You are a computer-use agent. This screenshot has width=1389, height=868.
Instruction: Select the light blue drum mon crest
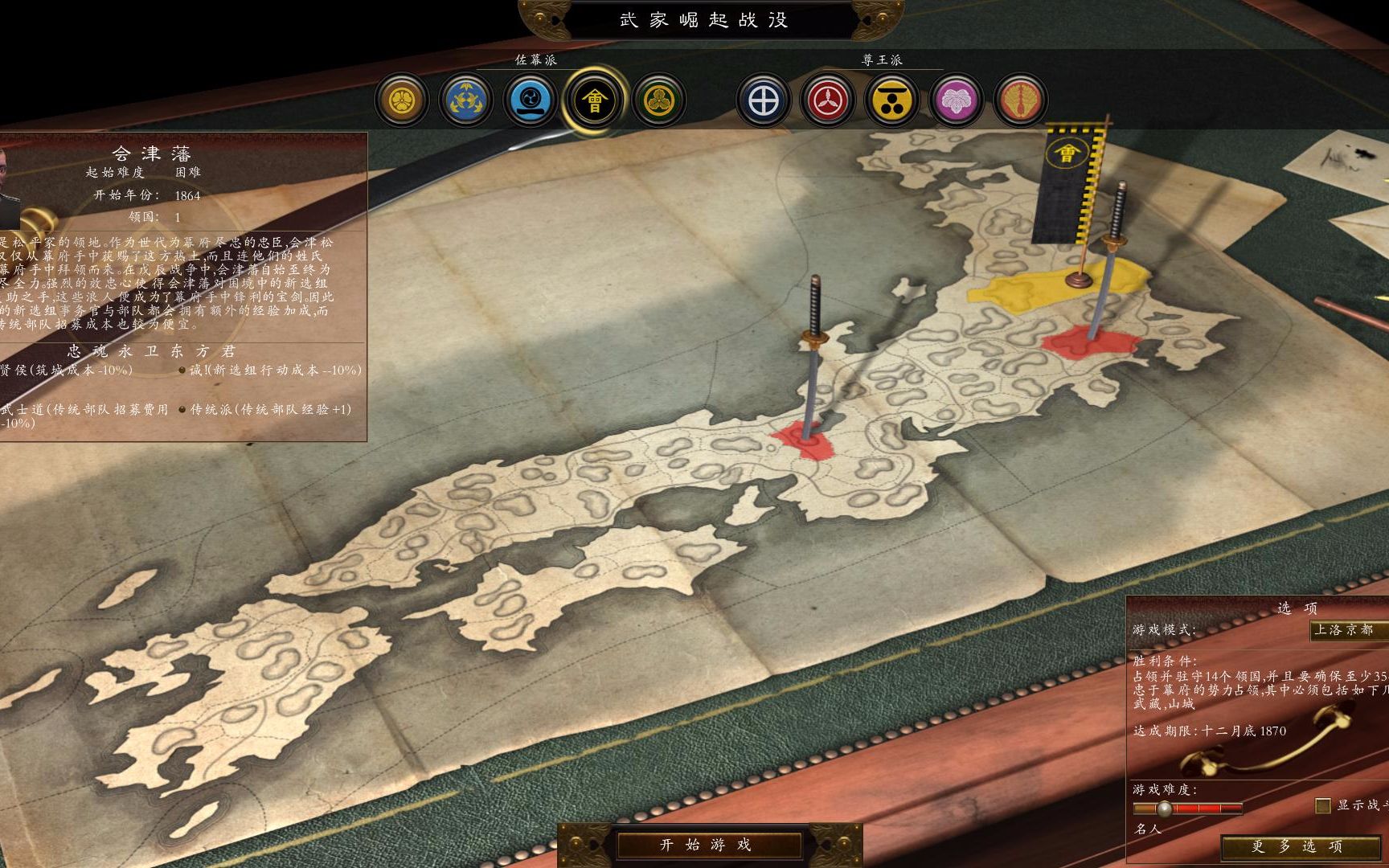[x=531, y=100]
